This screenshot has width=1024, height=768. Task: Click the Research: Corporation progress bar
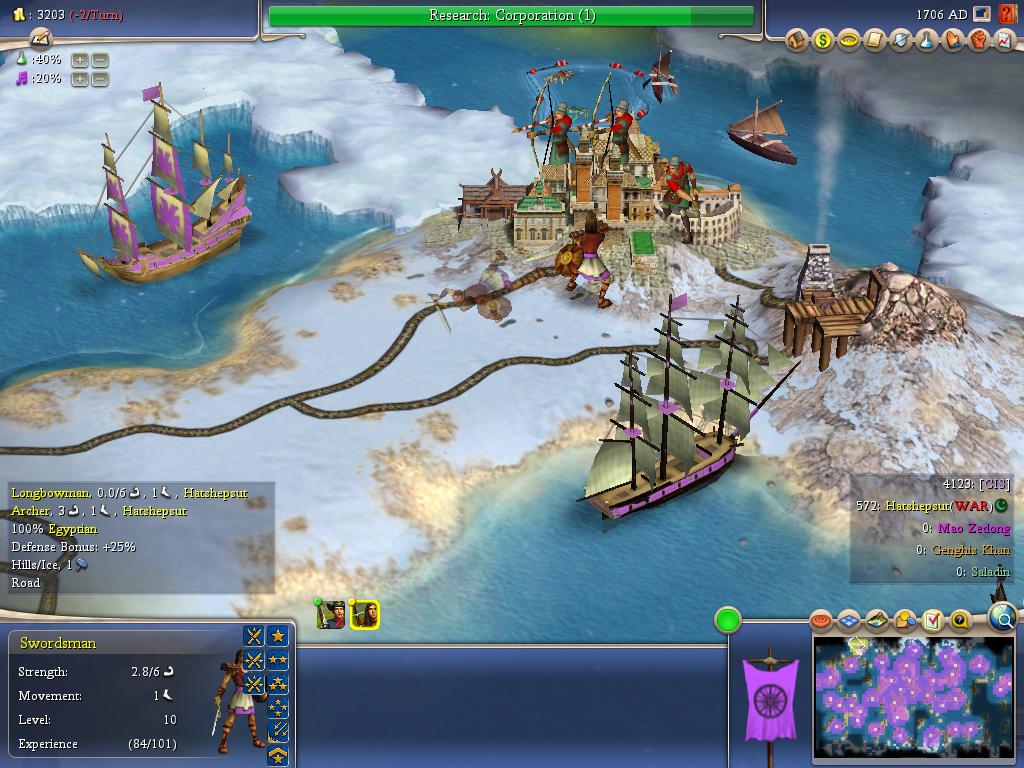[x=511, y=15]
